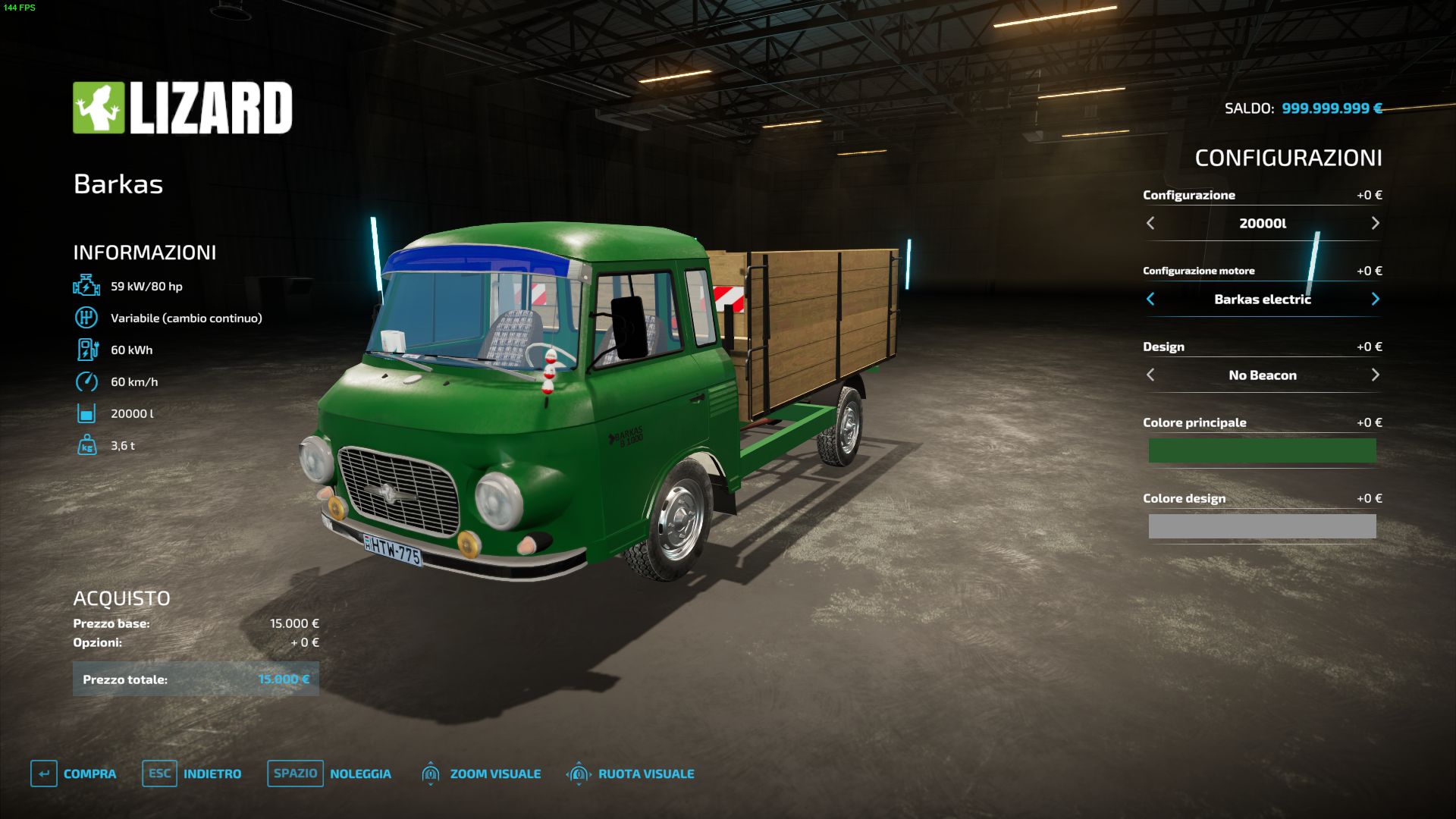Buy the vehicle with COMPRA
The image size is (1456, 819).
click(x=74, y=773)
